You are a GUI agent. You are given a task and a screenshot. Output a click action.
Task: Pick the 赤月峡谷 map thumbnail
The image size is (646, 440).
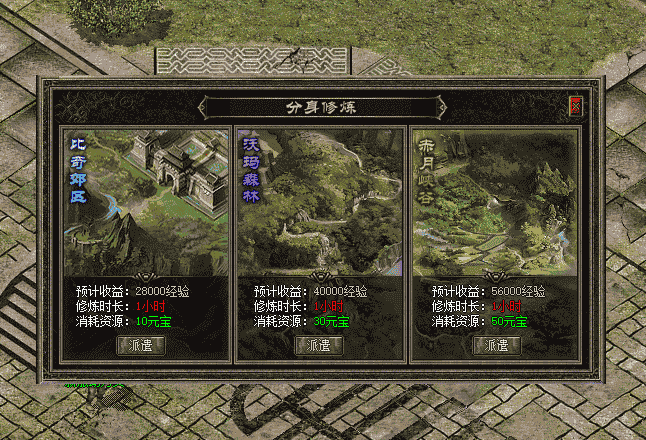[497, 202]
